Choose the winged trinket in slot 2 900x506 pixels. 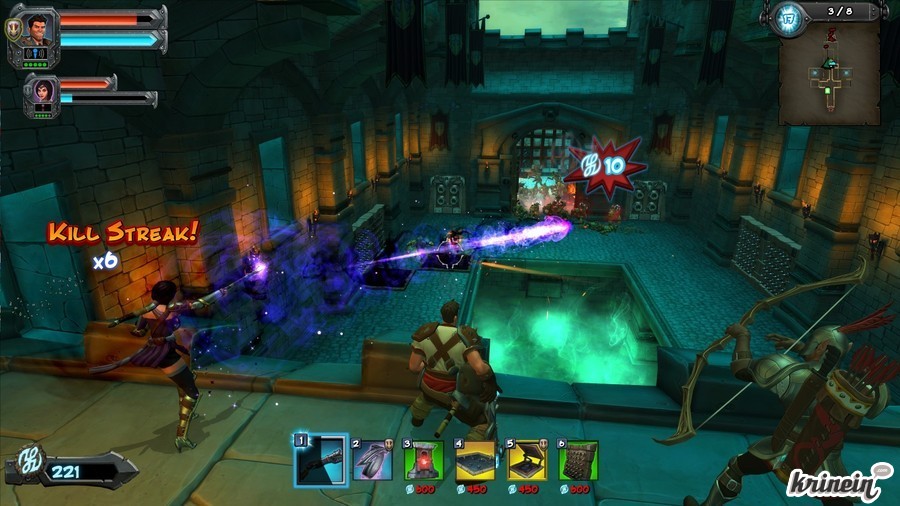(x=371, y=461)
